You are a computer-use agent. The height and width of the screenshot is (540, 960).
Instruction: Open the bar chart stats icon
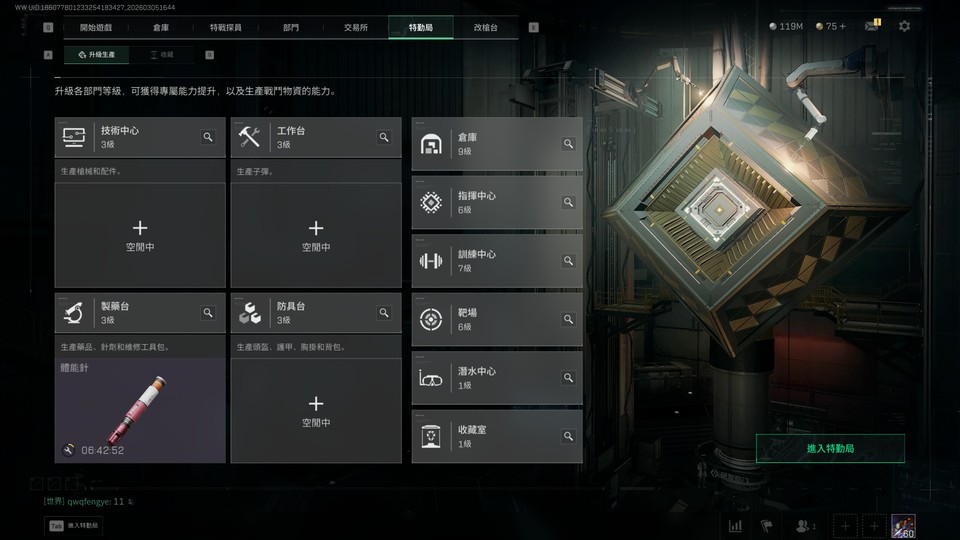click(736, 526)
